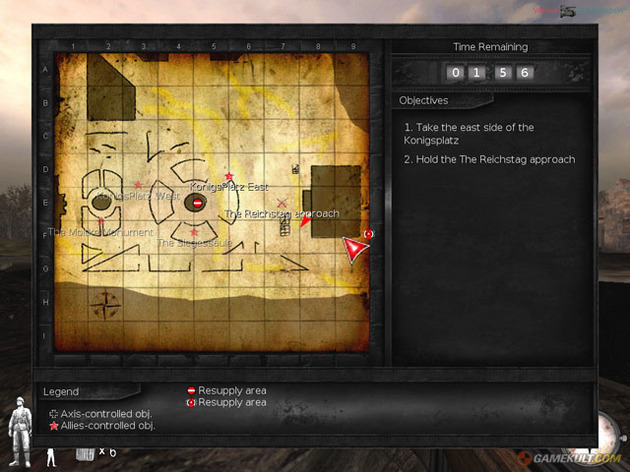Select the KonigsPlatz East objective marker

pos(229,176)
